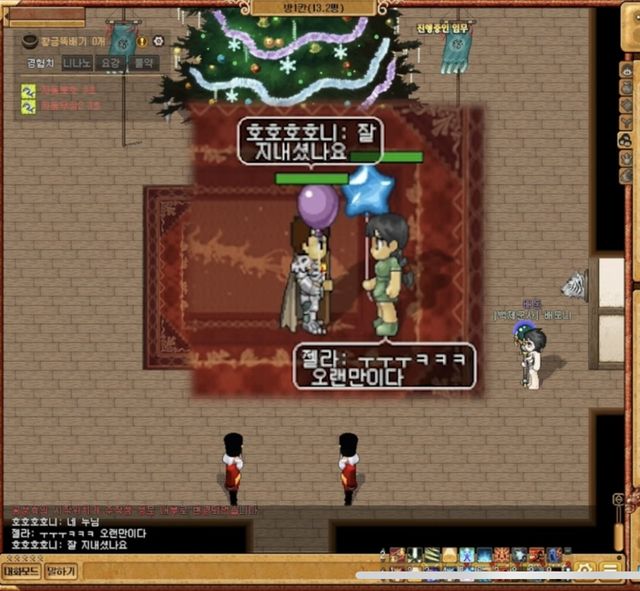The width and height of the screenshot is (640, 591).
Task: Select the 황금뚝배기 bowl item icon
Action: [29, 41]
